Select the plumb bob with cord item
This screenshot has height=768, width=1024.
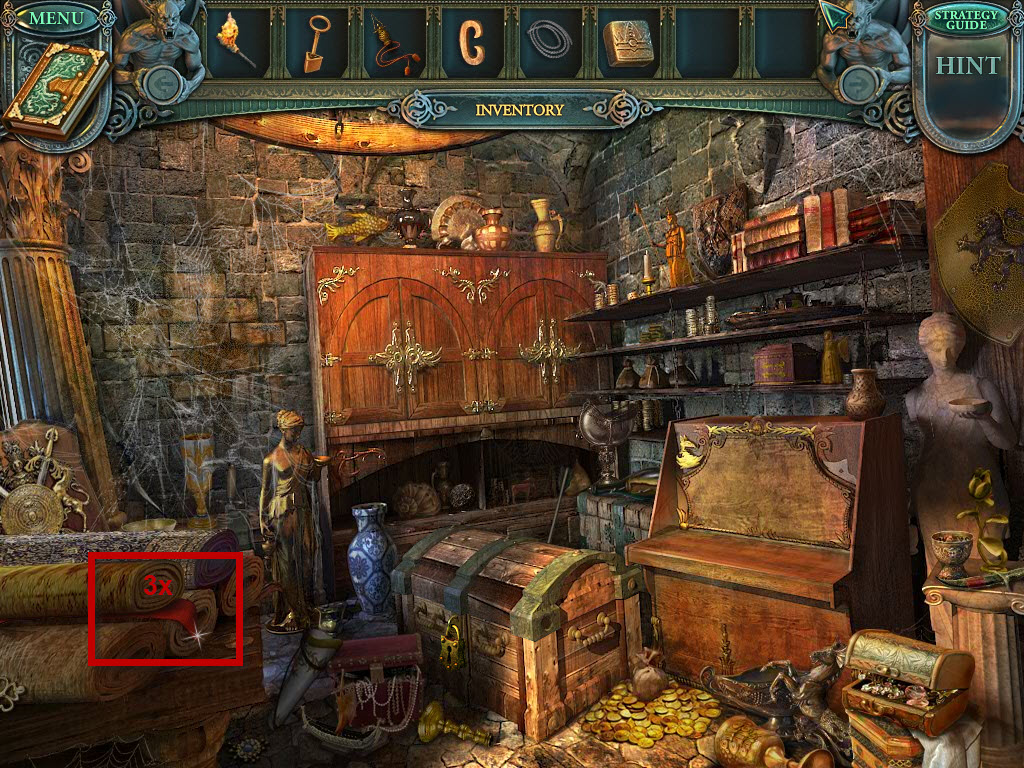[x=392, y=44]
